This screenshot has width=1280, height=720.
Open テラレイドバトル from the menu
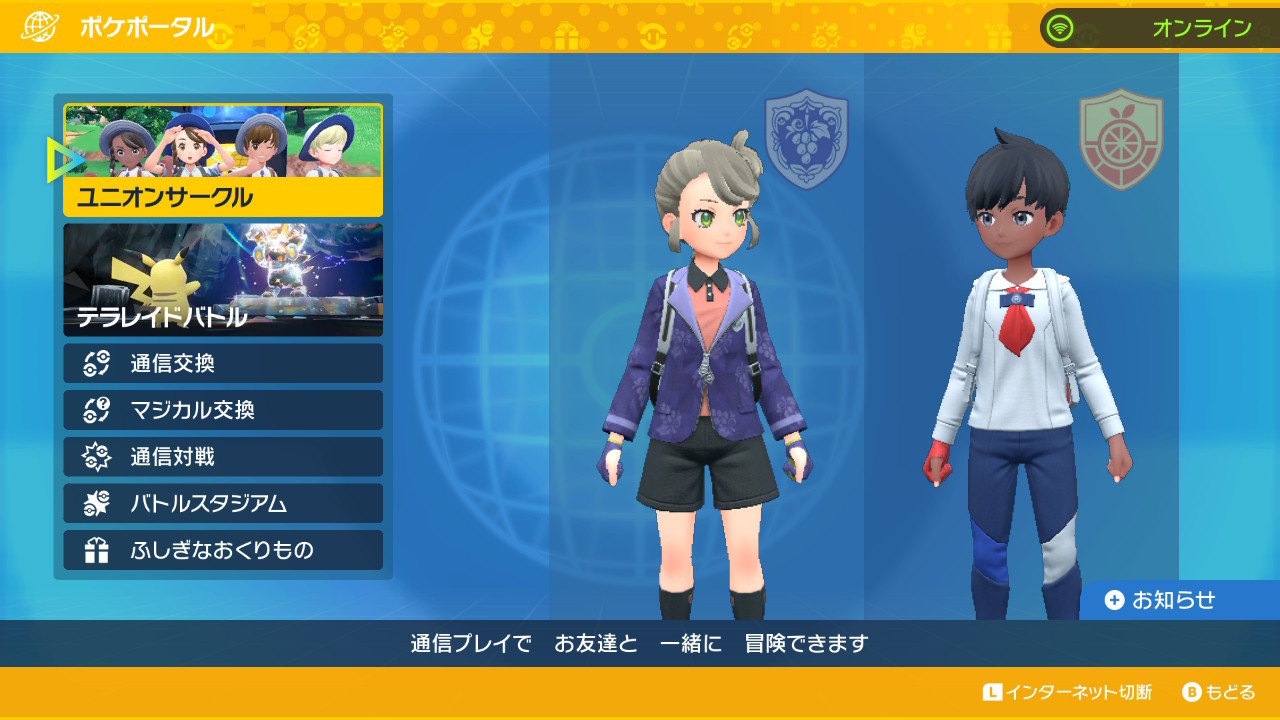coord(223,280)
